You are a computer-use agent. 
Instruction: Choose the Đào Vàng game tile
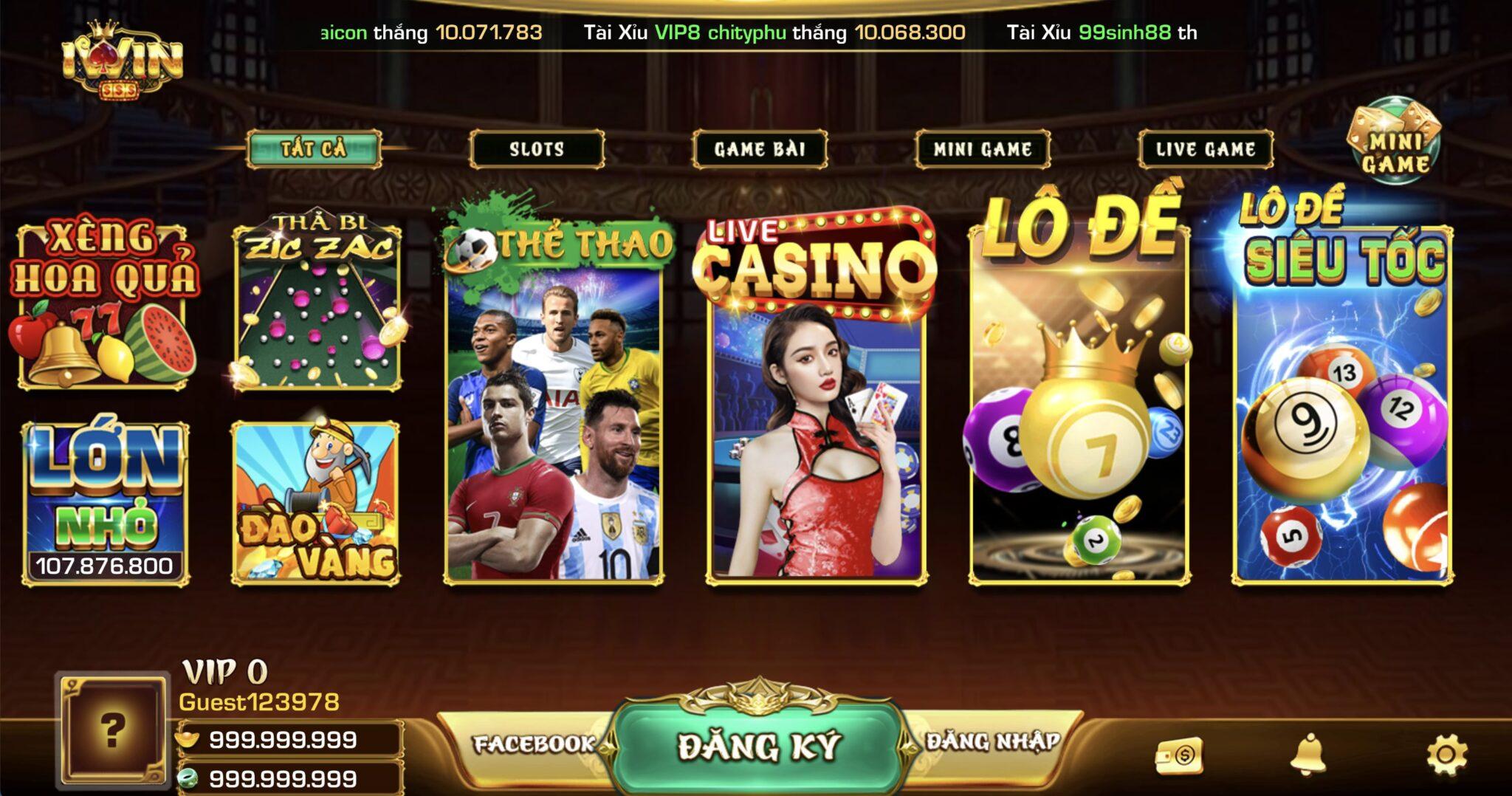[316, 504]
